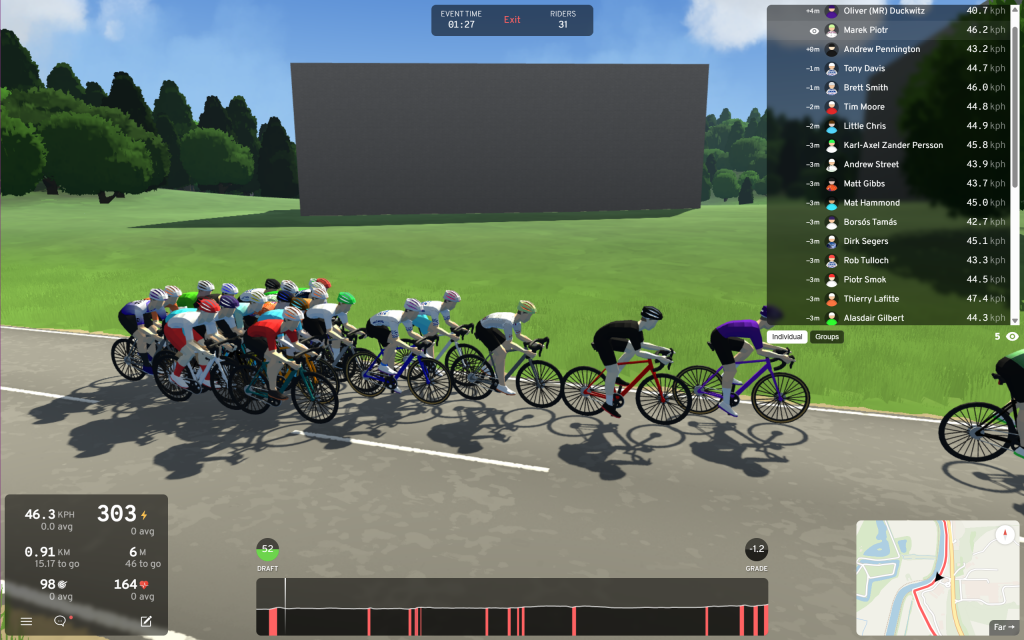The image size is (1024, 640).
Task: Change the minimap zoom with the Far button
Action: point(1002,627)
